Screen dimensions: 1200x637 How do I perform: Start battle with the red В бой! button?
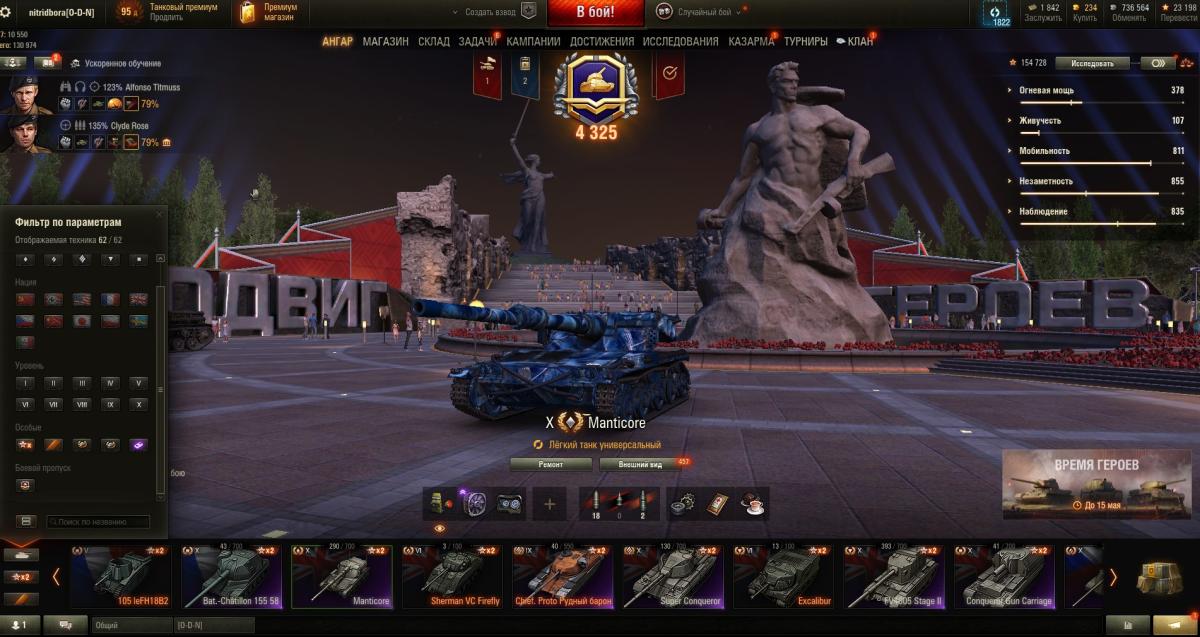(x=595, y=12)
